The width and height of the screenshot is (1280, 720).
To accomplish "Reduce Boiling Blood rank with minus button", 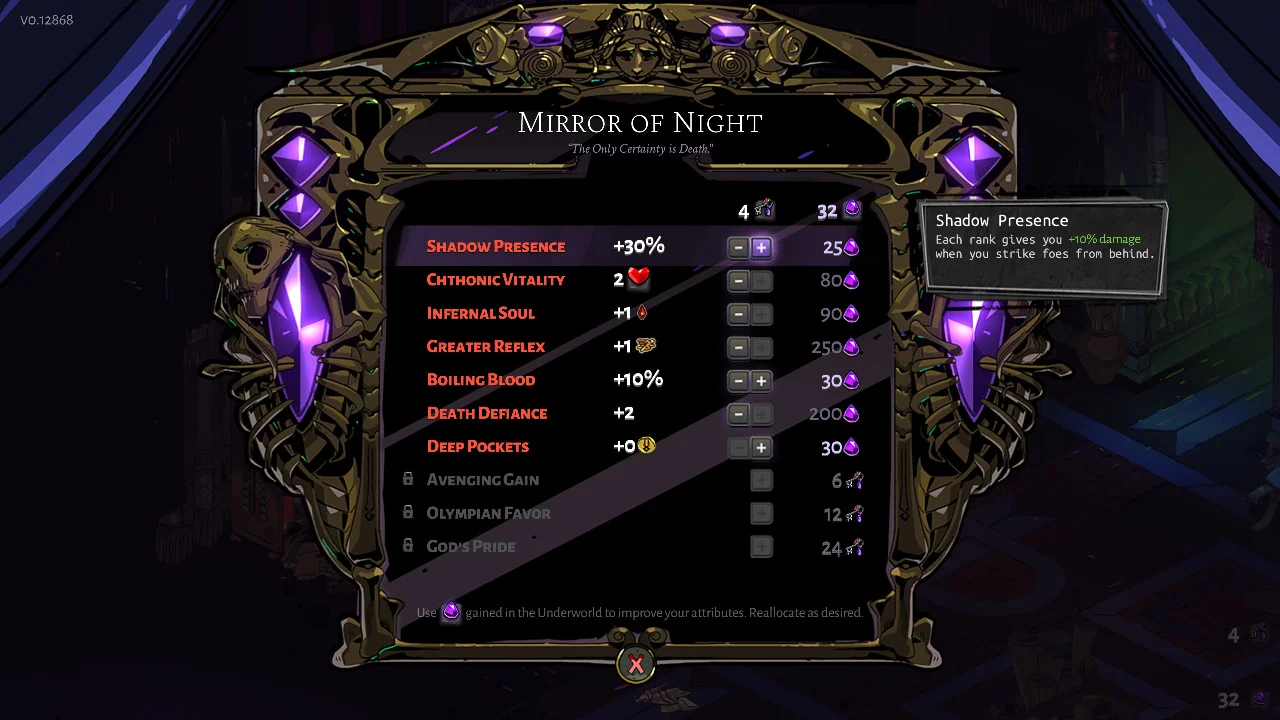I will pyautogui.click(x=738, y=381).
